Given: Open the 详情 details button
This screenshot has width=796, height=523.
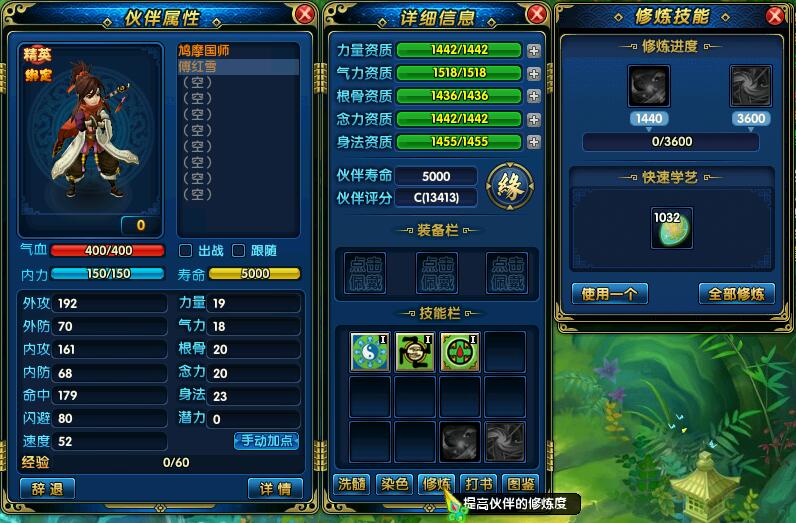Looking at the screenshot, I should 275,489.
